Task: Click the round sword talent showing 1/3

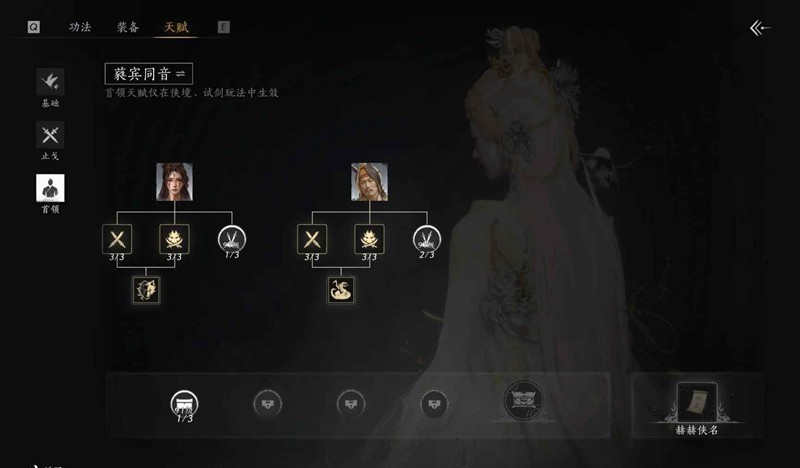Action: 232,238
